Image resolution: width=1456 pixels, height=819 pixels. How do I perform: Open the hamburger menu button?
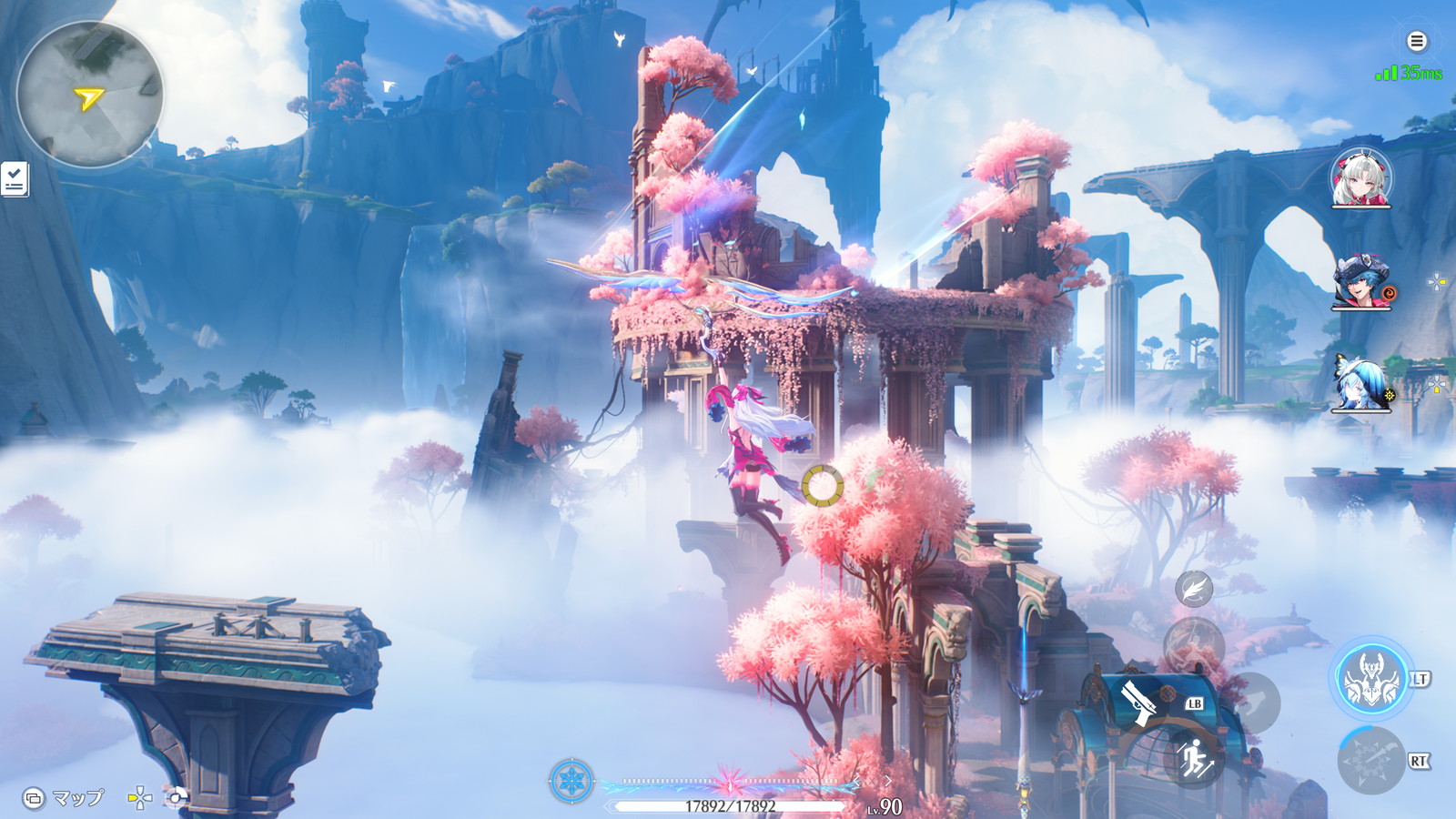coord(1416,41)
